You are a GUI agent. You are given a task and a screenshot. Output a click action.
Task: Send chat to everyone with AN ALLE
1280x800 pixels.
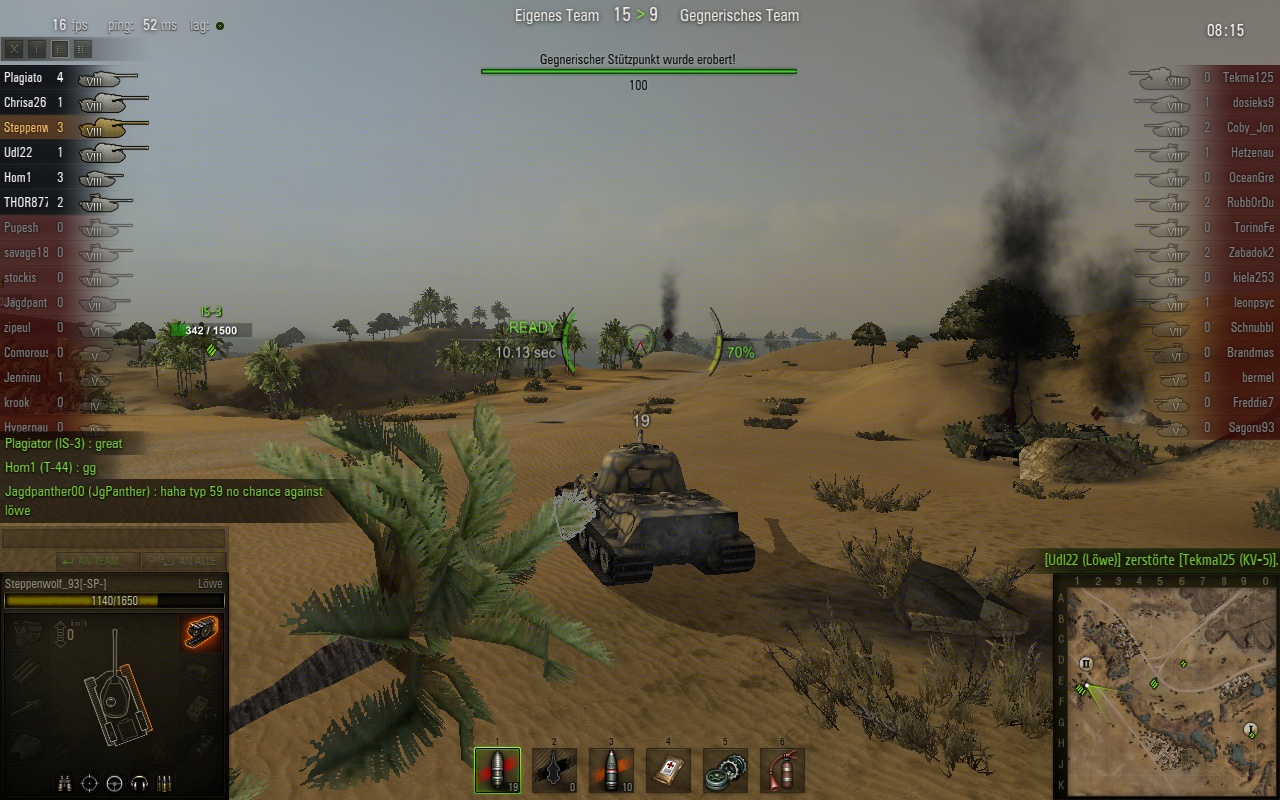[x=183, y=561]
